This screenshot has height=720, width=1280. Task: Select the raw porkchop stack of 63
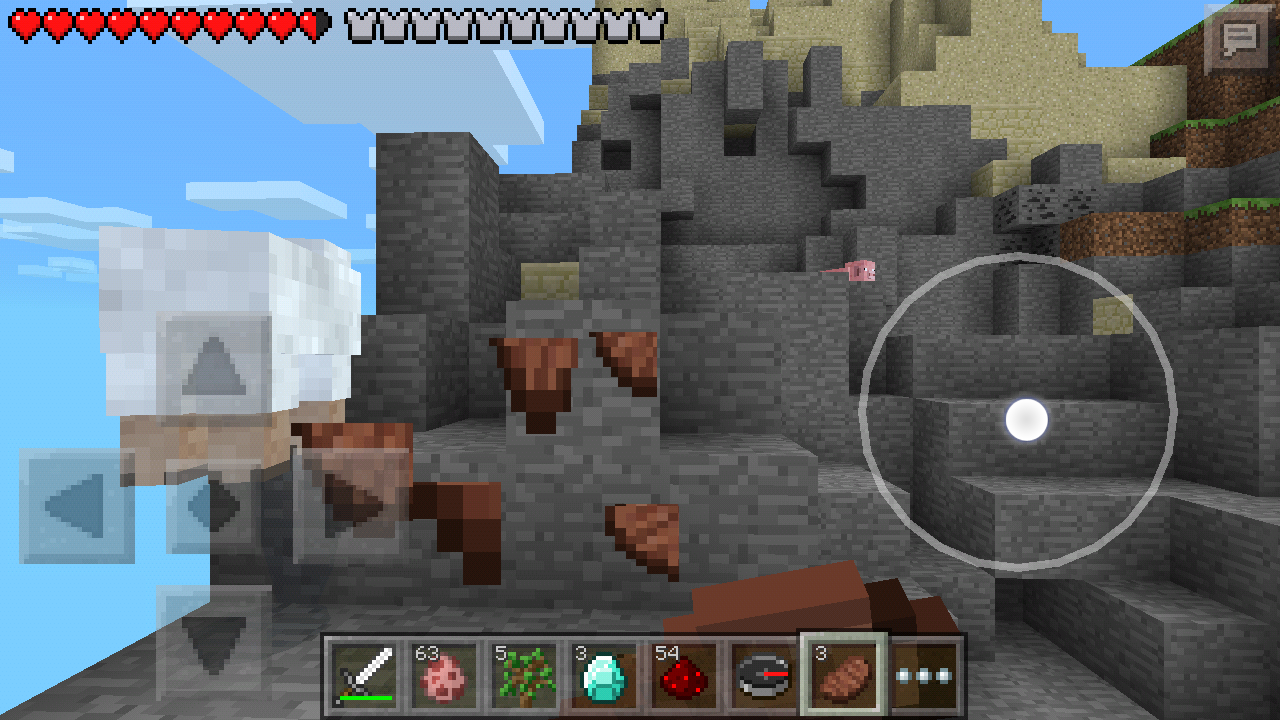442,675
